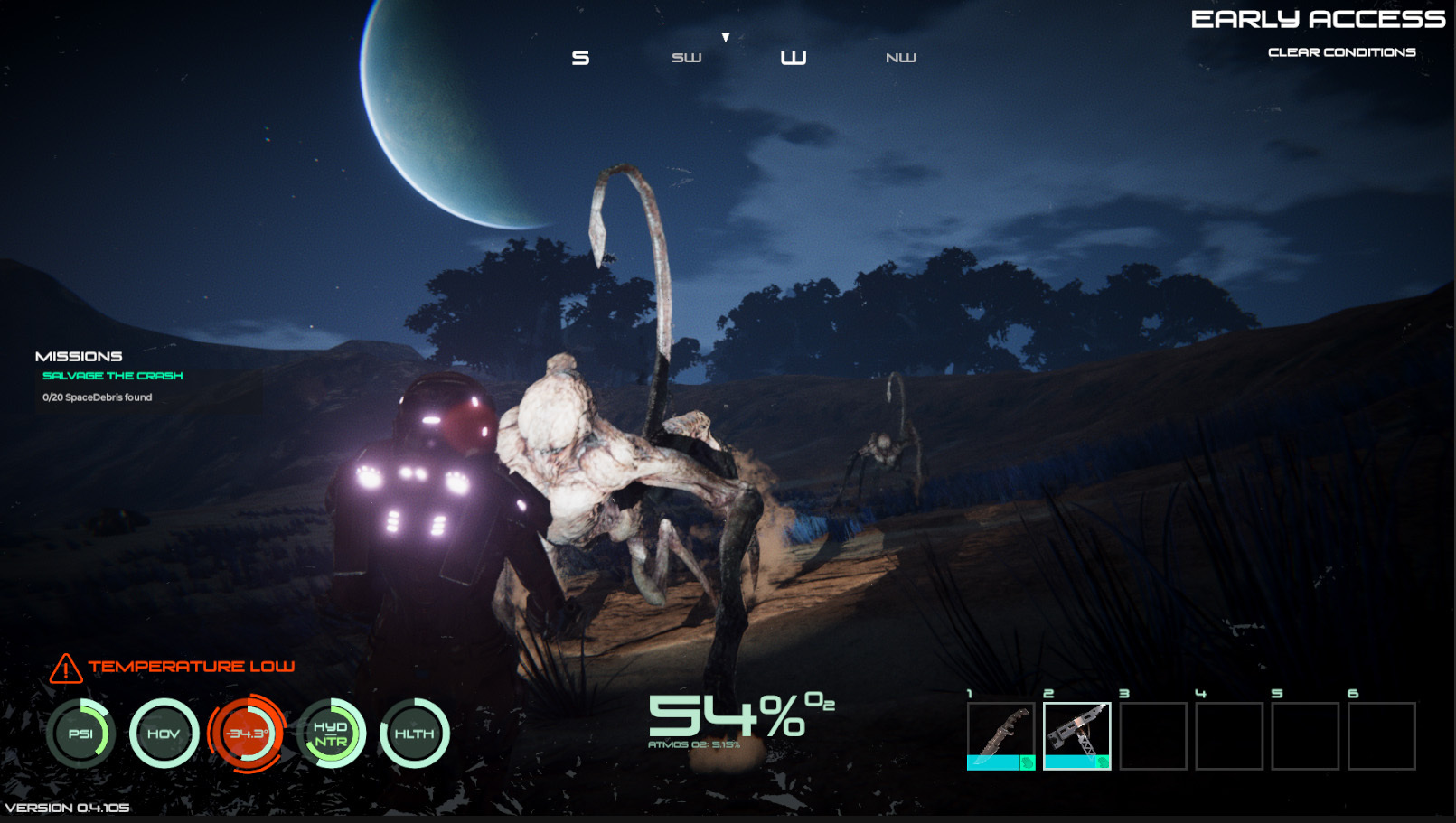
Task: Click the HOV hover gauge icon
Action: [x=164, y=734]
